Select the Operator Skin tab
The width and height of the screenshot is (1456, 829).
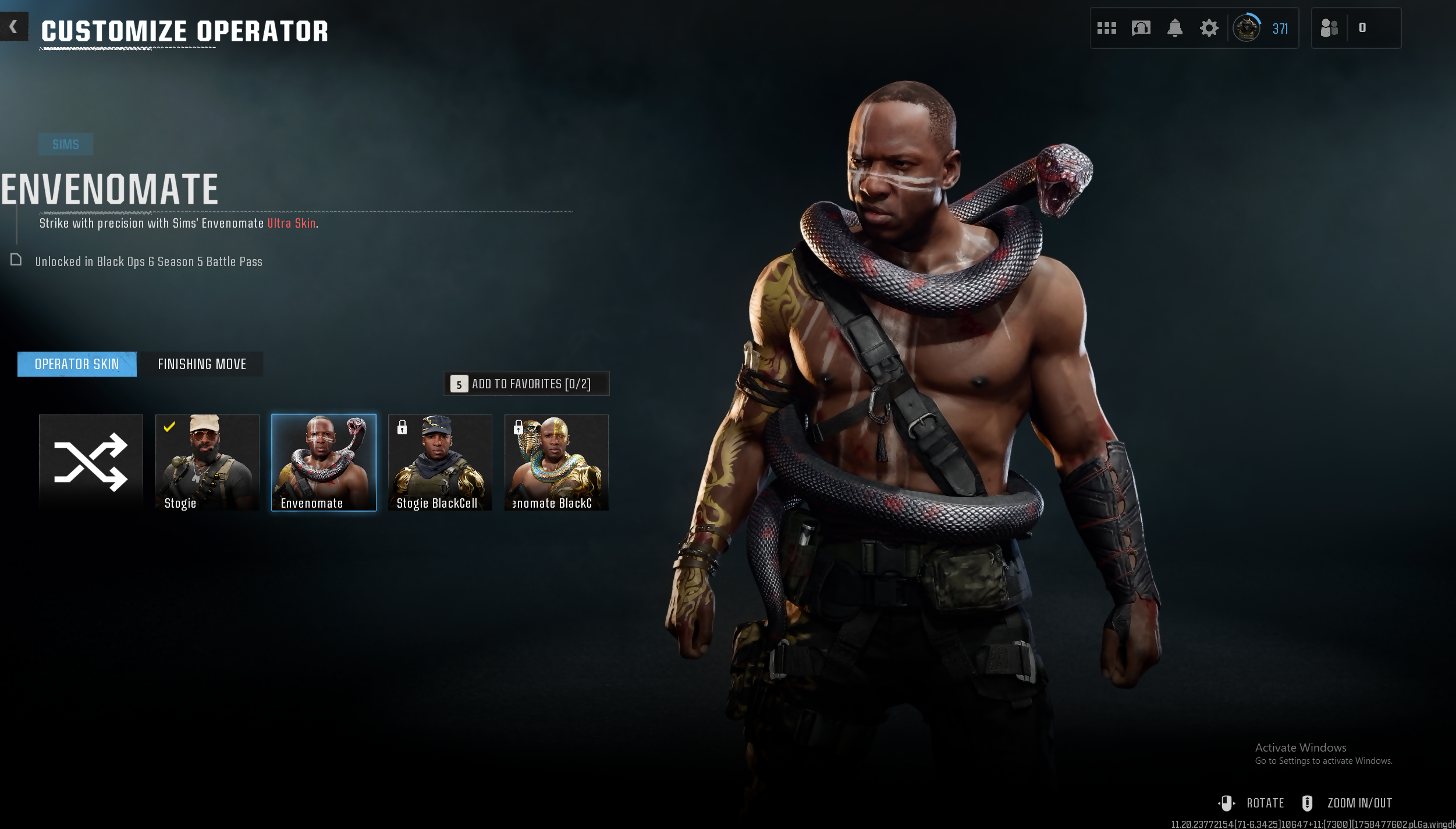tap(77, 364)
